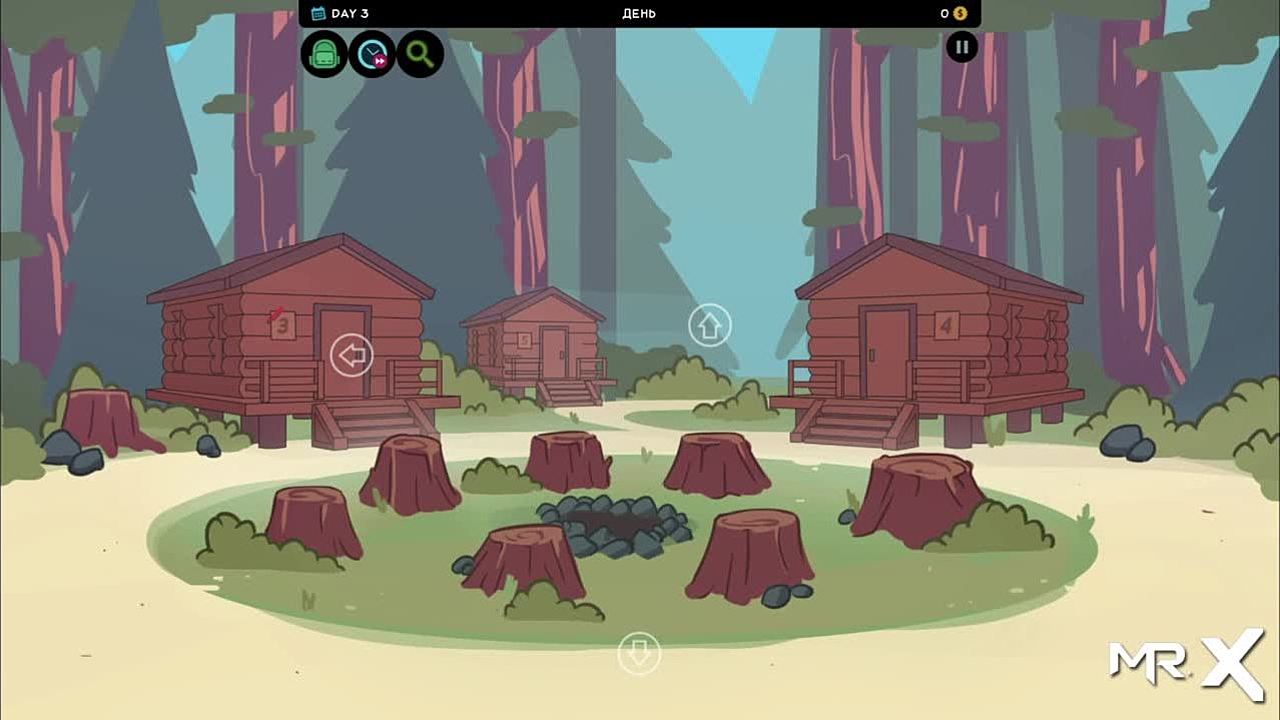Go back using the down arrow
The image size is (1280, 720).
tap(639, 654)
